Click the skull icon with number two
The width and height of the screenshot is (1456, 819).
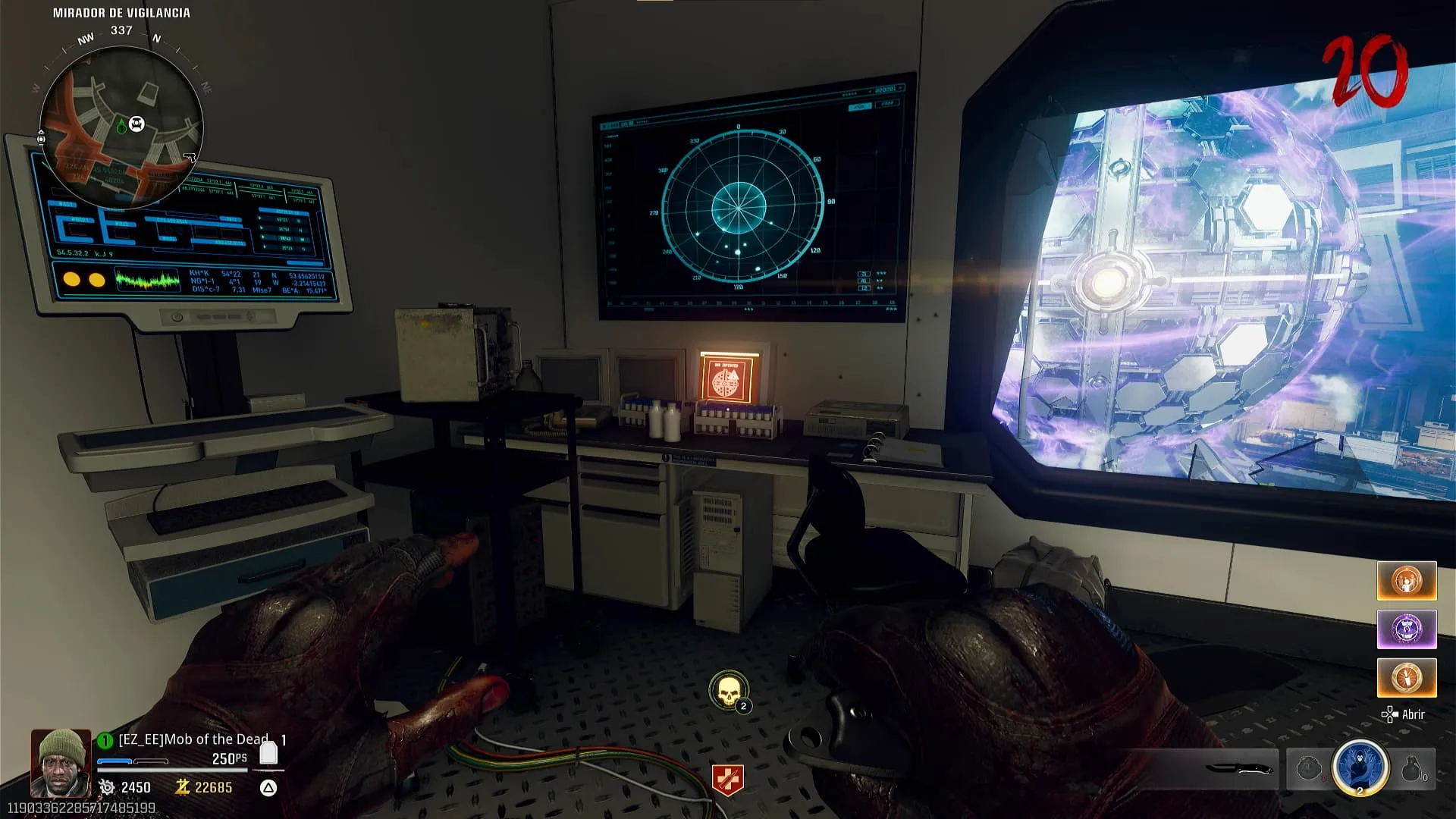pyautogui.click(x=728, y=691)
